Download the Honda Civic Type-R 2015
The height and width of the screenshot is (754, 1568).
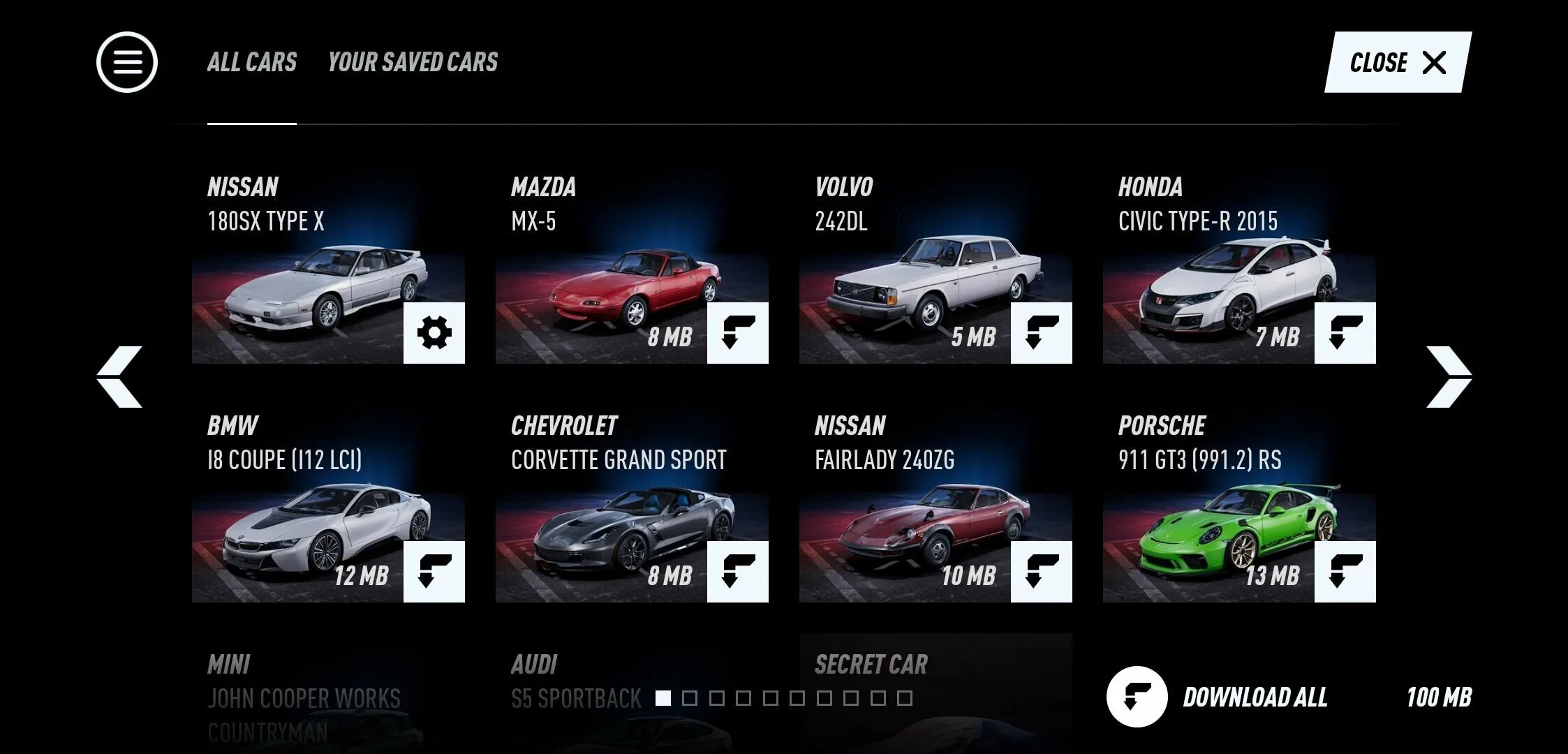(x=1345, y=332)
